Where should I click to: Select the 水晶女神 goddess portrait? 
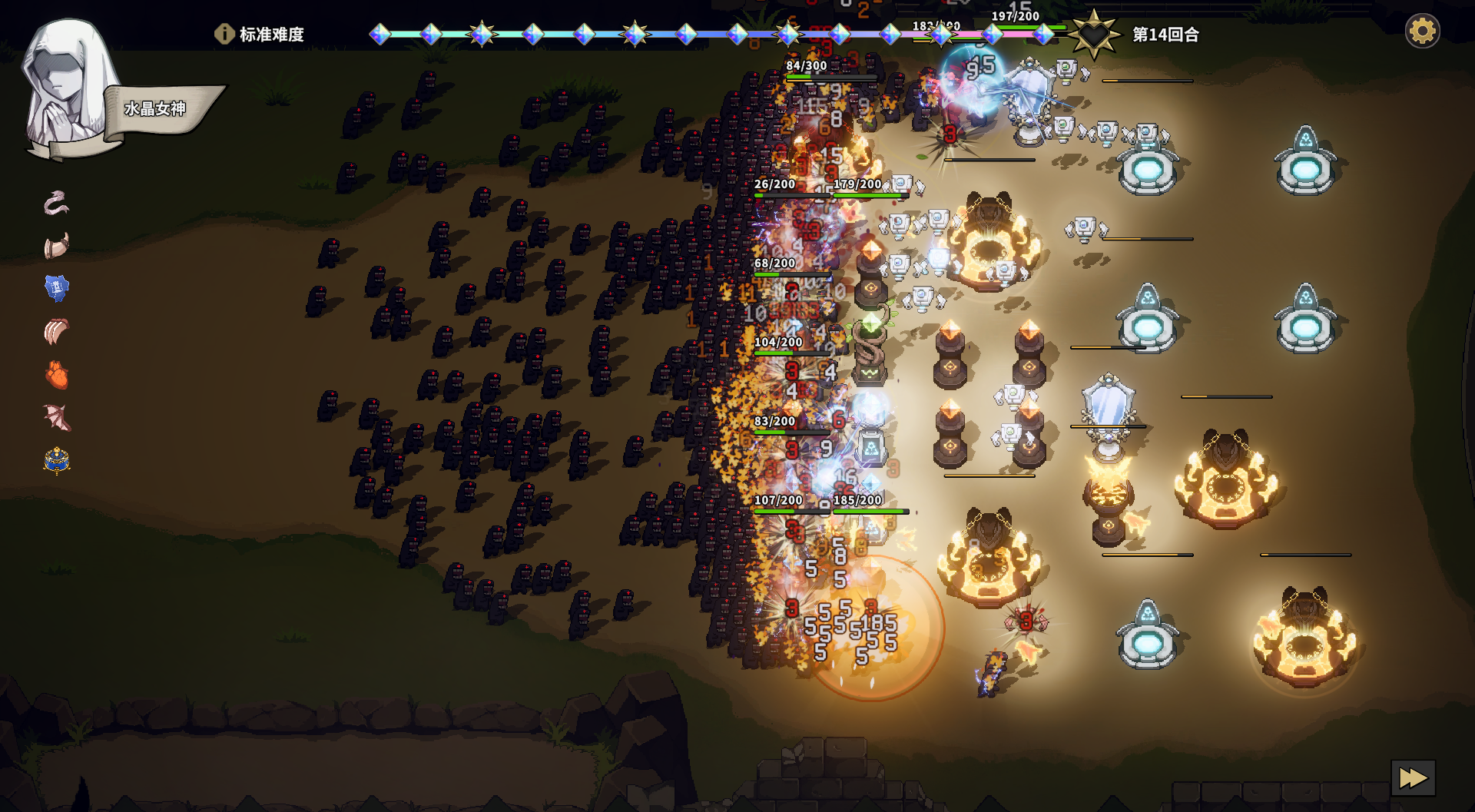[68, 88]
